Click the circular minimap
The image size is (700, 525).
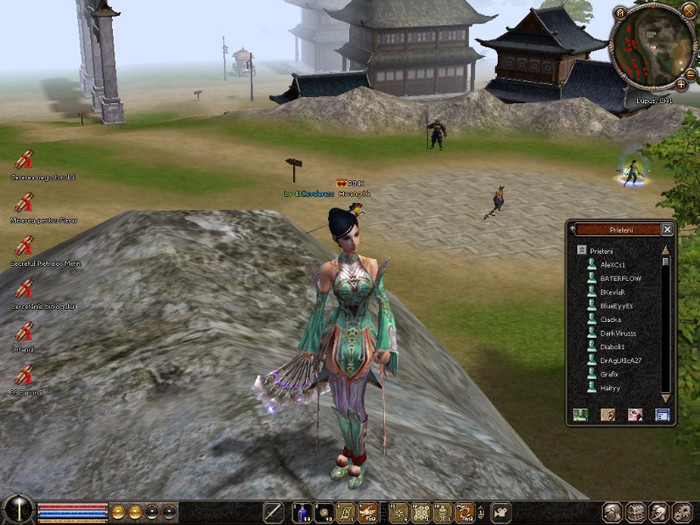pos(651,47)
